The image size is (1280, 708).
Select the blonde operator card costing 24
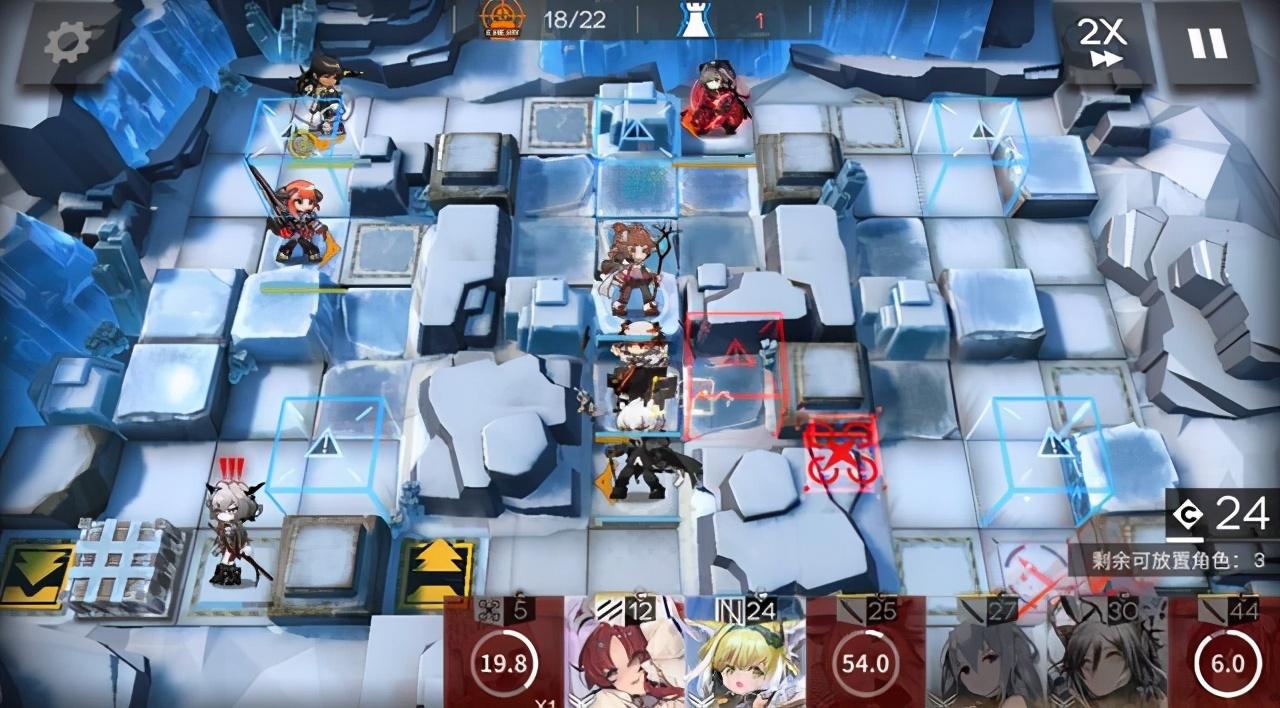point(745,655)
